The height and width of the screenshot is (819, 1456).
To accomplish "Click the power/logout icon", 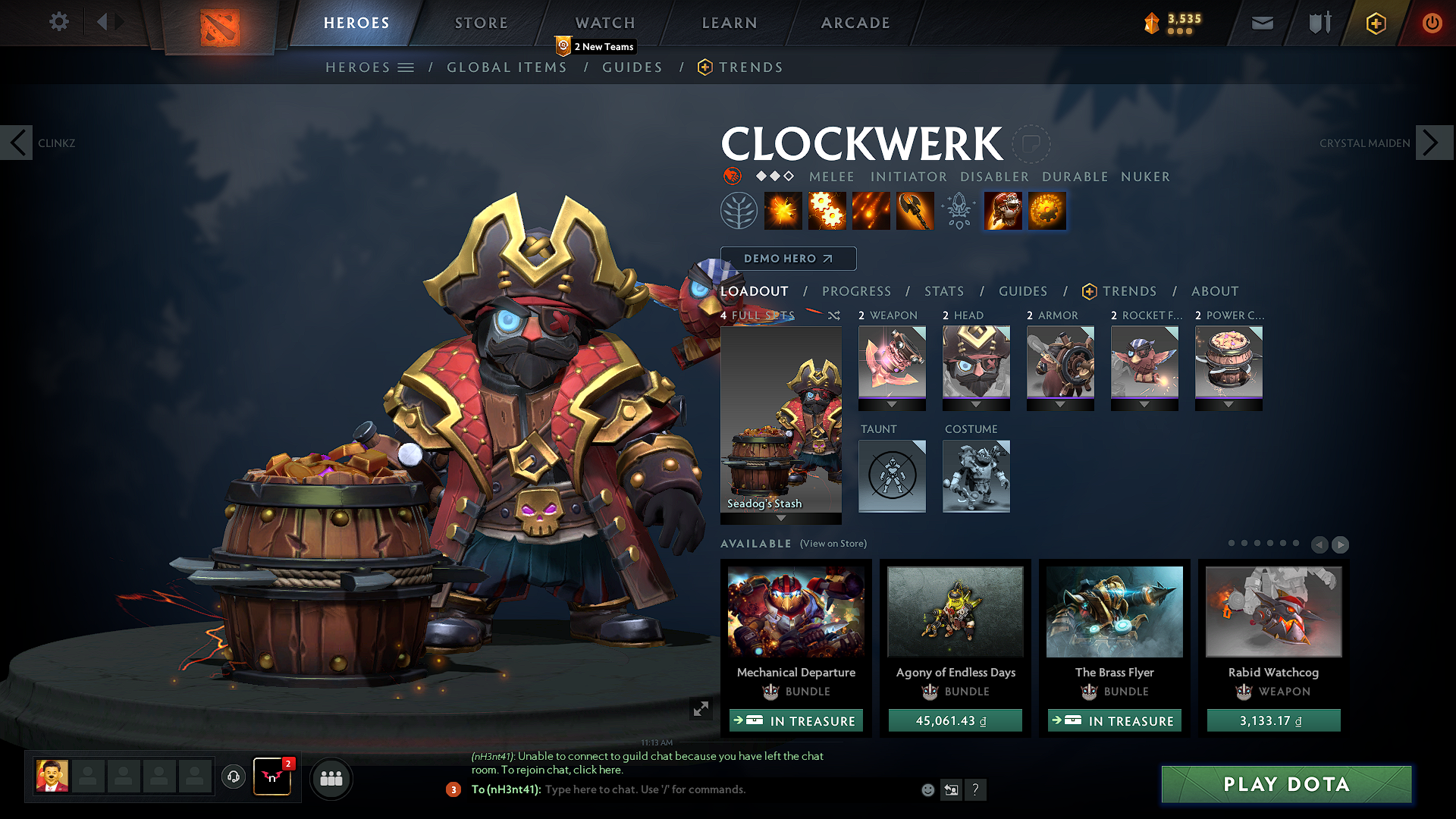I will click(1432, 23).
